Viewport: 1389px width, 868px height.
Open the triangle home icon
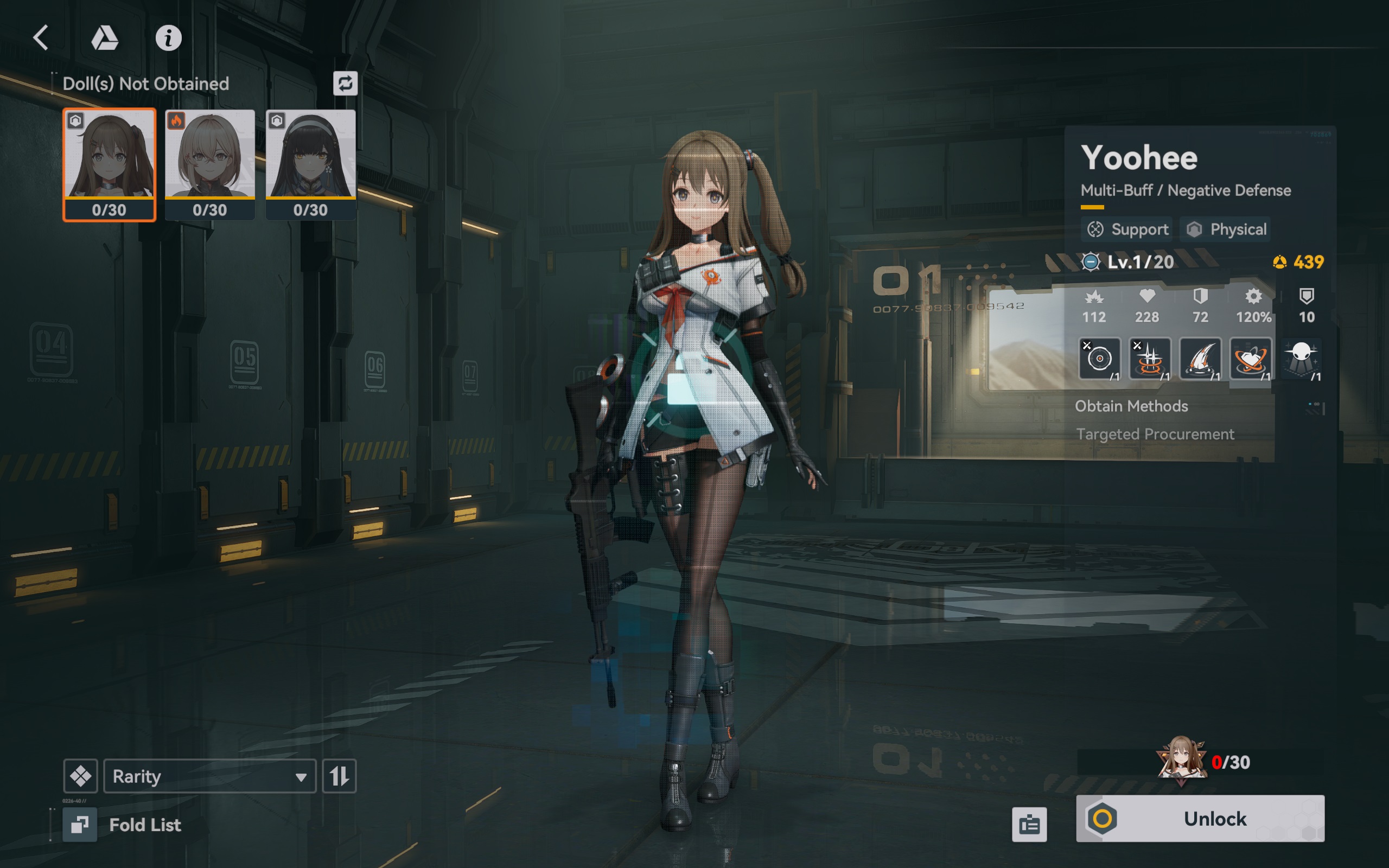(105, 38)
